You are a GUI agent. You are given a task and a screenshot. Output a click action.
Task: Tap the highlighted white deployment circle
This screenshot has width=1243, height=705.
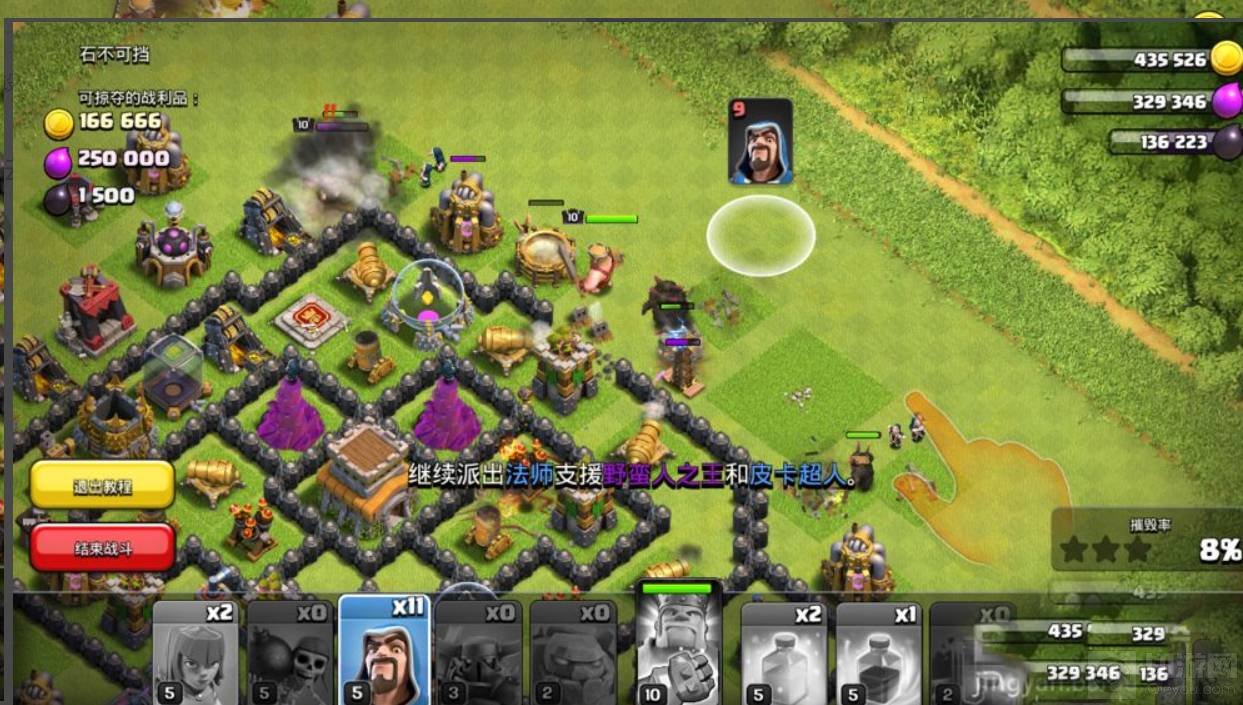pyautogui.click(x=761, y=235)
